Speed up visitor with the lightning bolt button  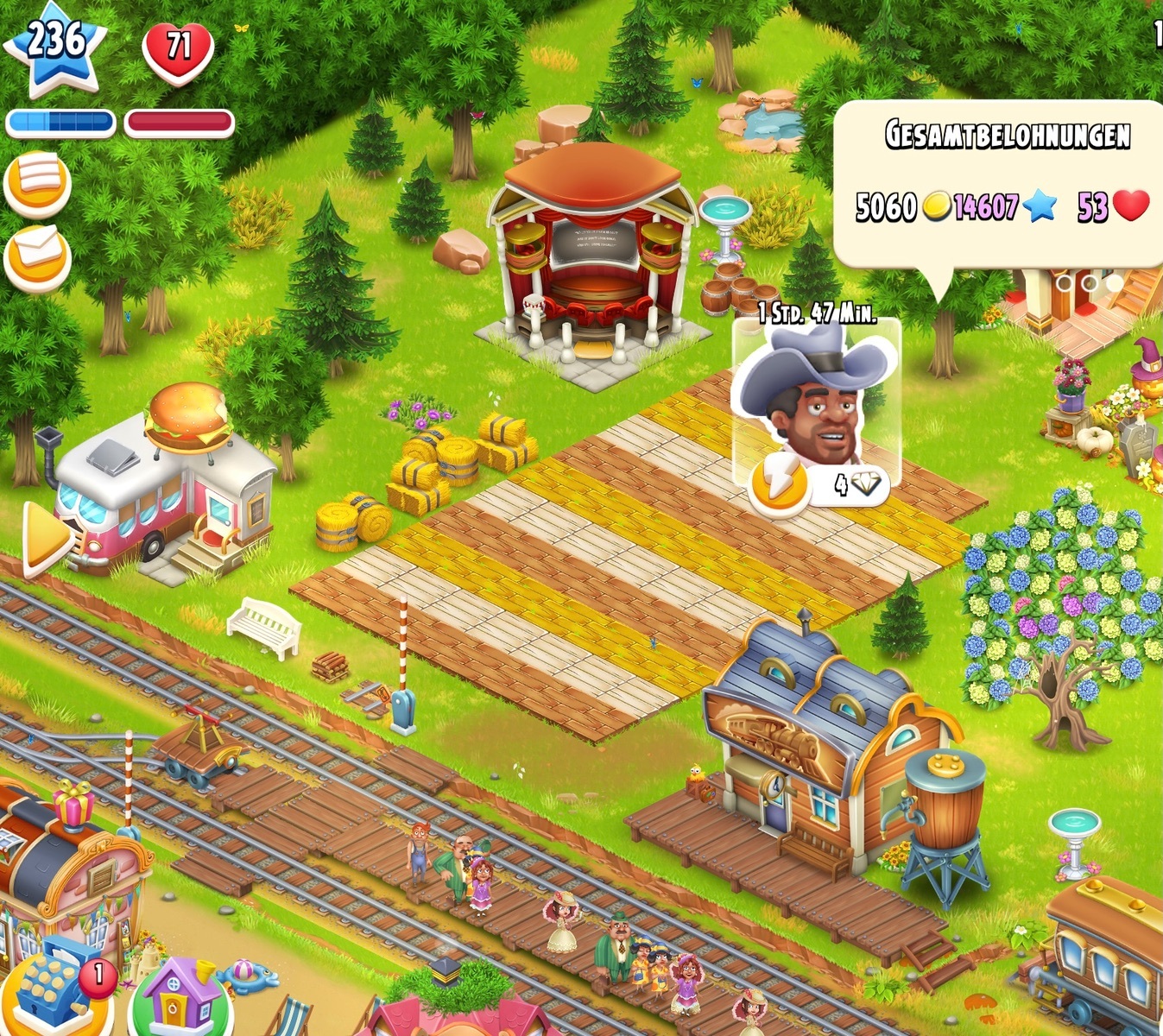(x=780, y=486)
